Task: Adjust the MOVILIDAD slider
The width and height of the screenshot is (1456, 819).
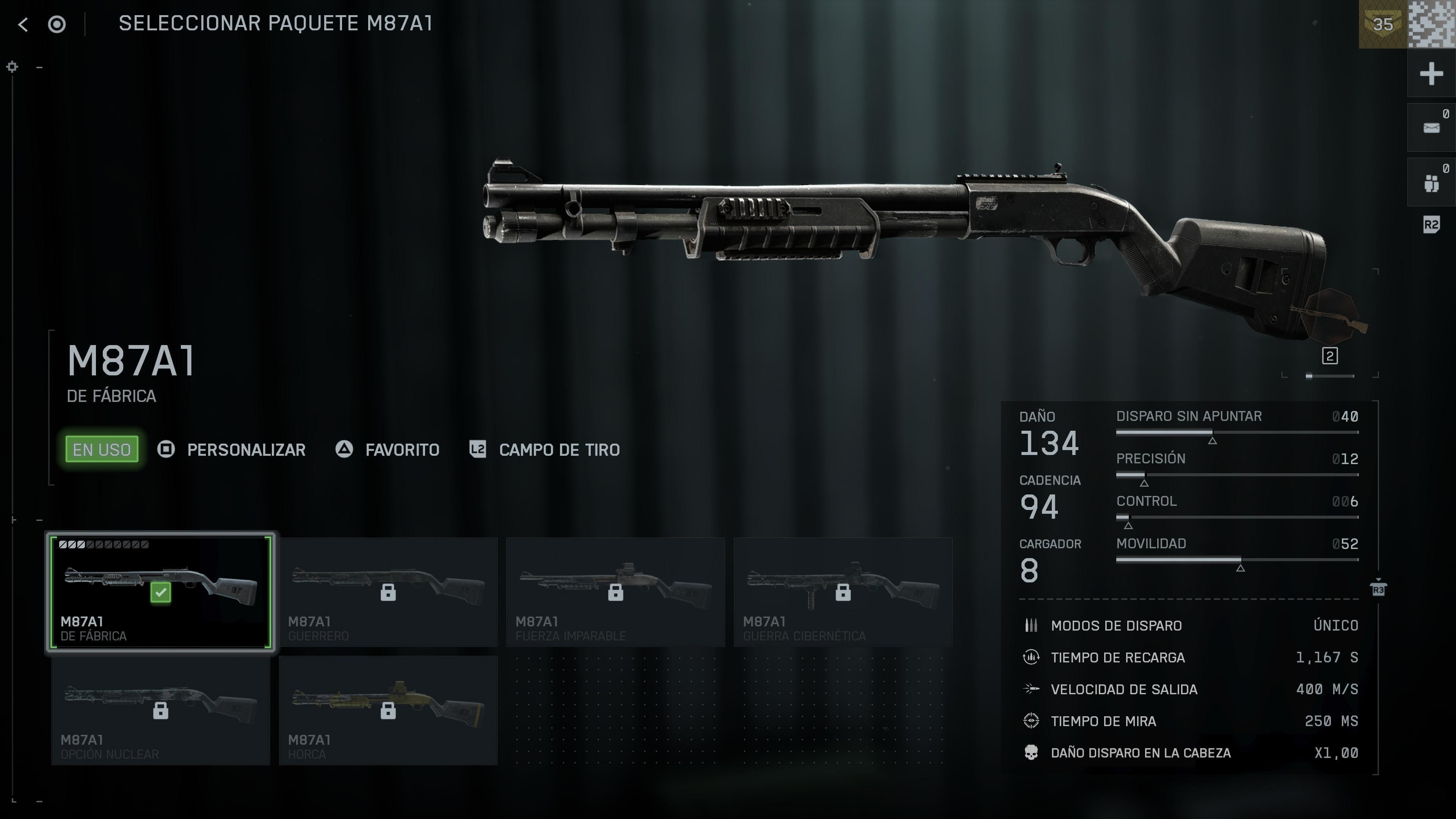Action: (1238, 560)
